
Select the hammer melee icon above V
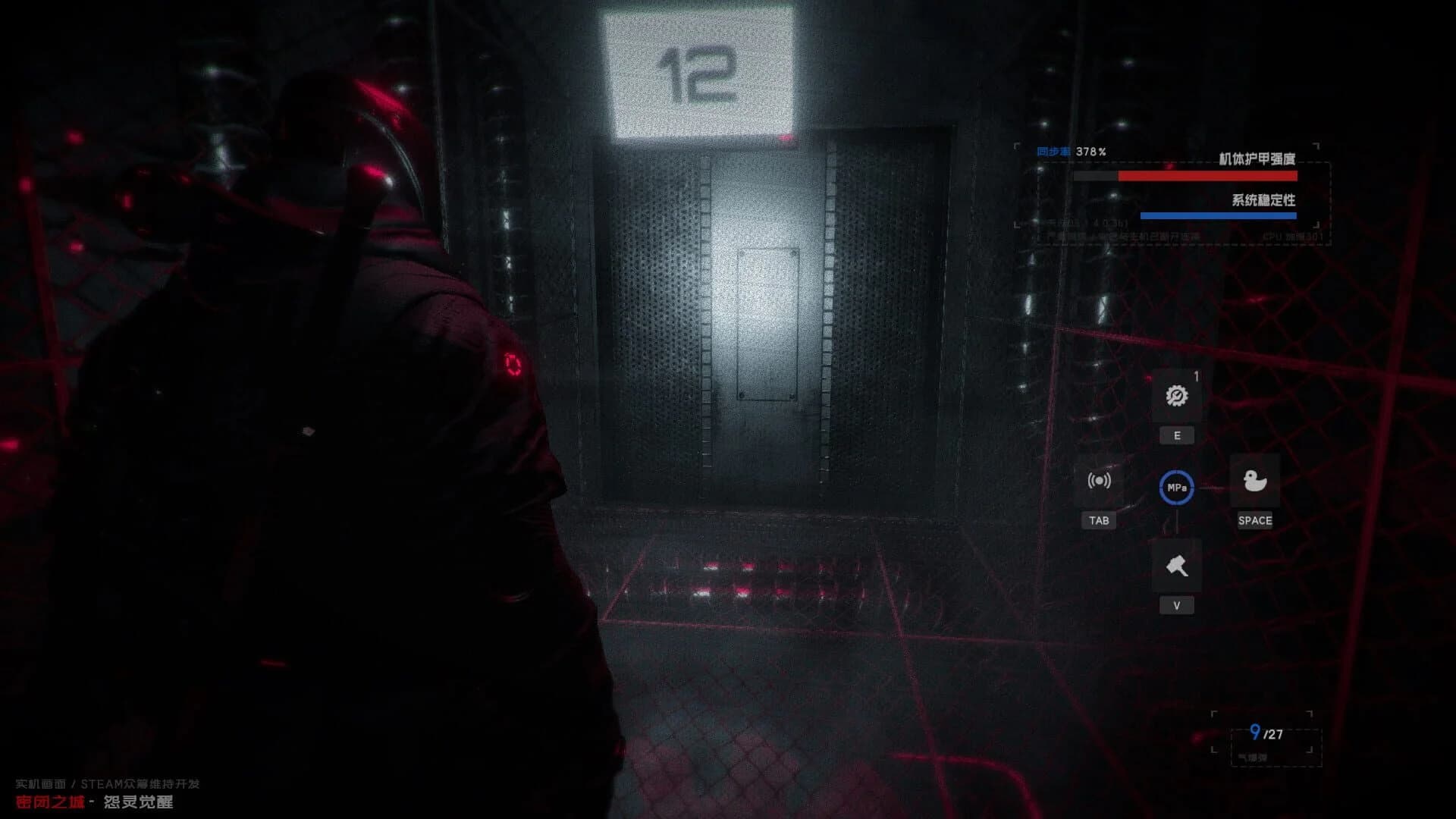[1176, 564]
